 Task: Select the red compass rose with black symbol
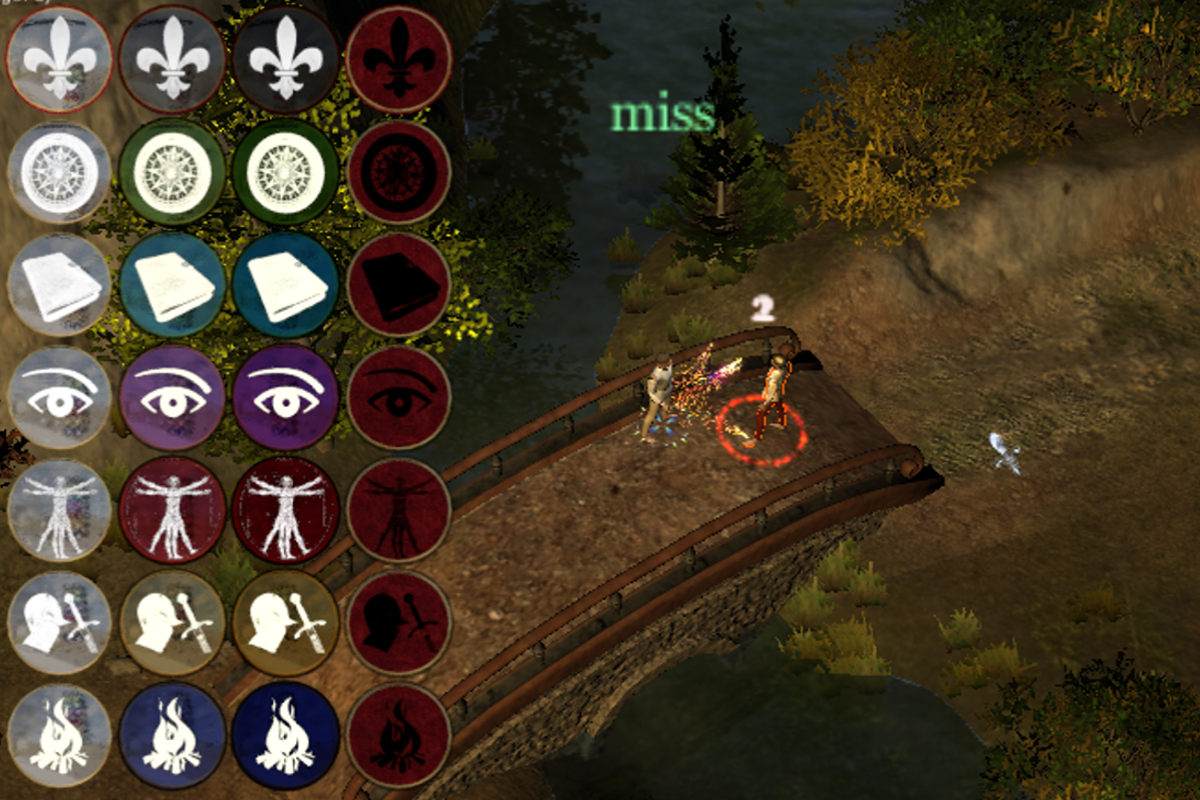[398, 172]
